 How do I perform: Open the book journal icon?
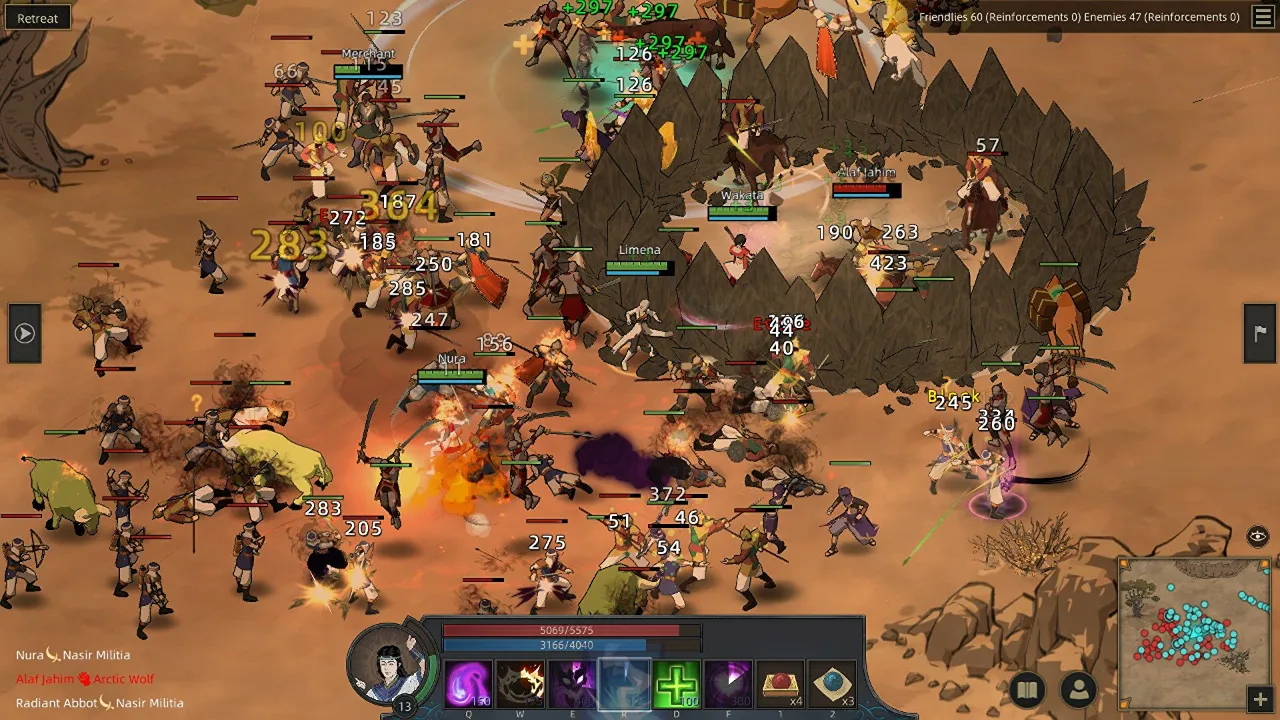[1027, 689]
